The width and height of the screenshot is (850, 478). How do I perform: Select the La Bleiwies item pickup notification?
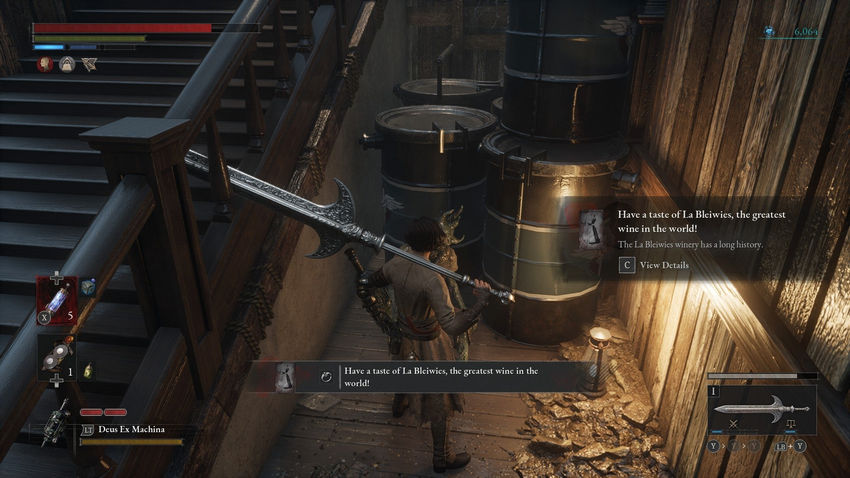tap(430, 377)
